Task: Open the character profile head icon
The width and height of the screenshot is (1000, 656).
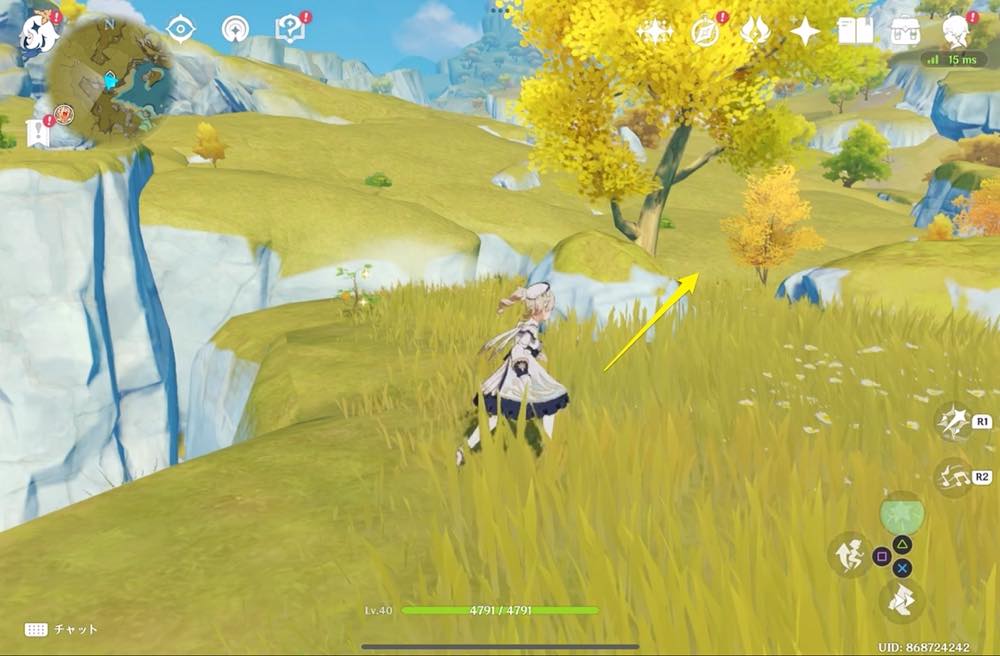Action: tap(957, 30)
